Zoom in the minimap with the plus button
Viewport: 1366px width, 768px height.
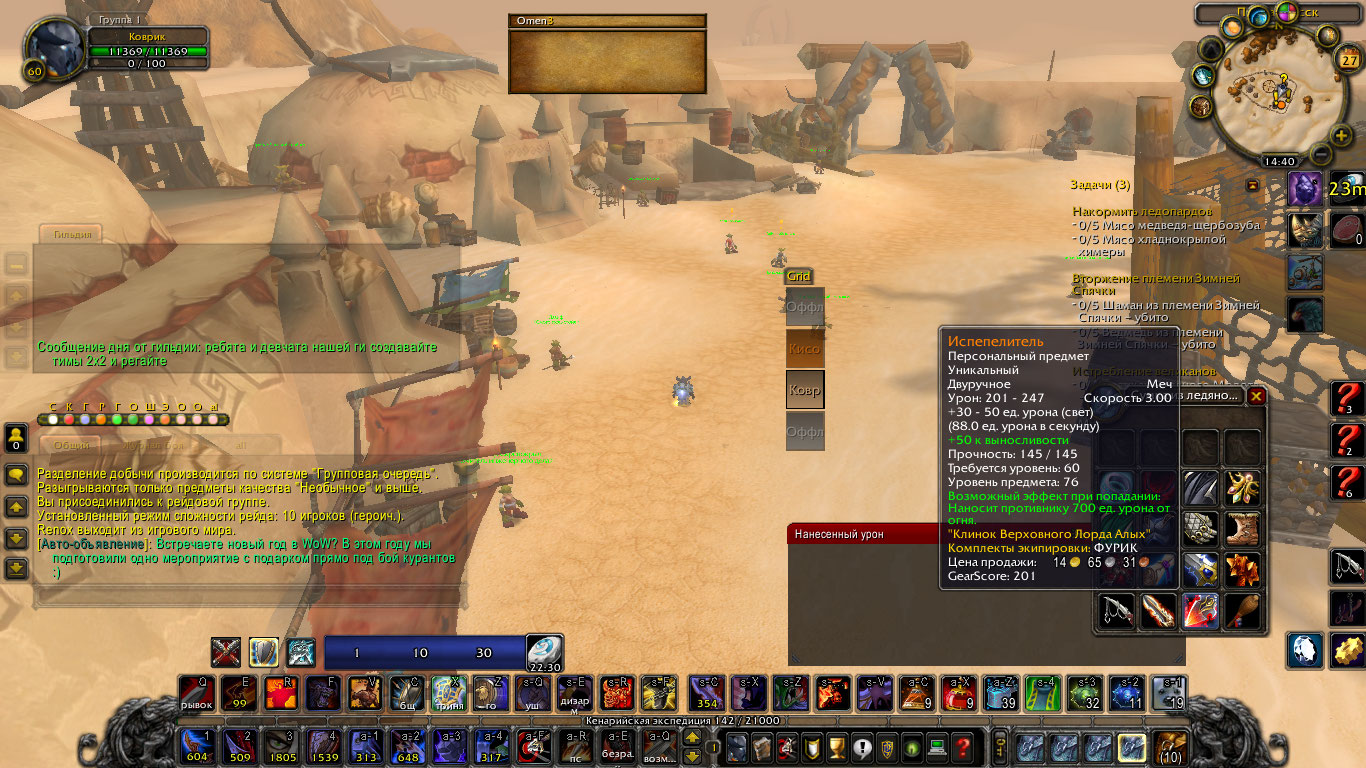pyautogui.click(x=1341, y=136)
